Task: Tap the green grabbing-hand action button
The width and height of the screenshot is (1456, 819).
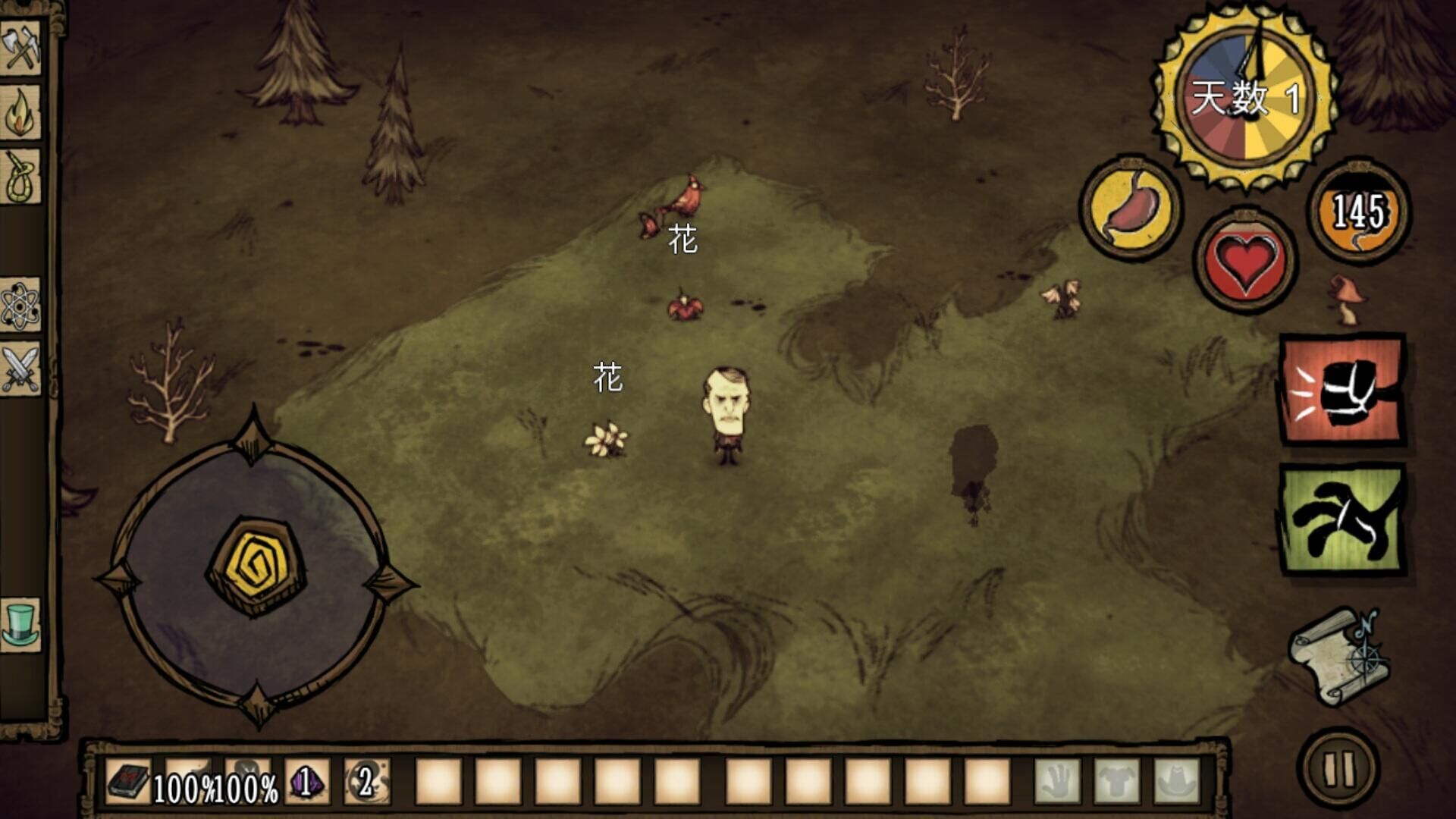Action: [x=1342, y=521]
